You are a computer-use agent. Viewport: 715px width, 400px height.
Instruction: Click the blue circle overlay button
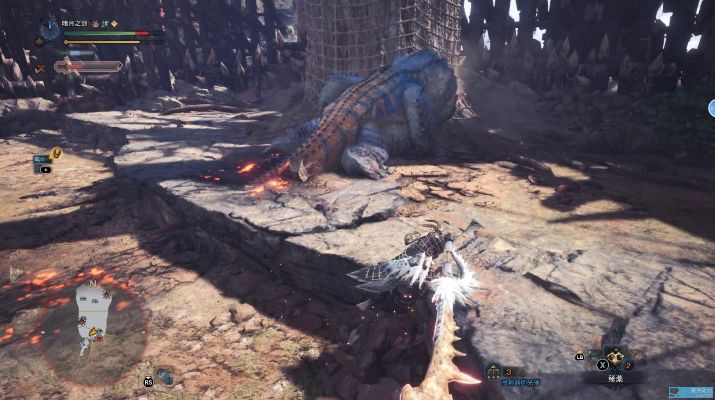pyautogui.click(x=712, y=107)
